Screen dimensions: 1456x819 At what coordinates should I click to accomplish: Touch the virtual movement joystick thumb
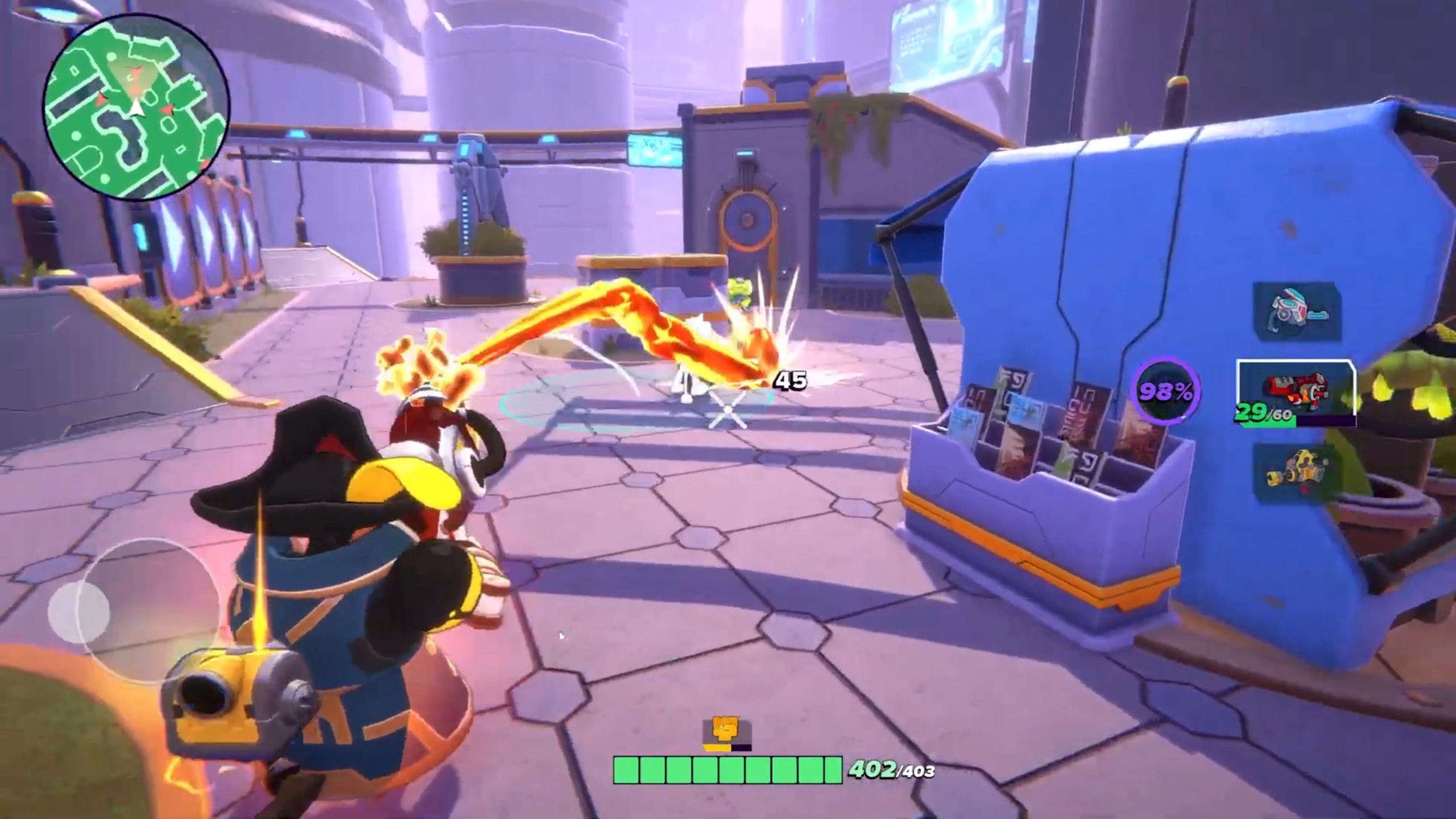point(78,611)
